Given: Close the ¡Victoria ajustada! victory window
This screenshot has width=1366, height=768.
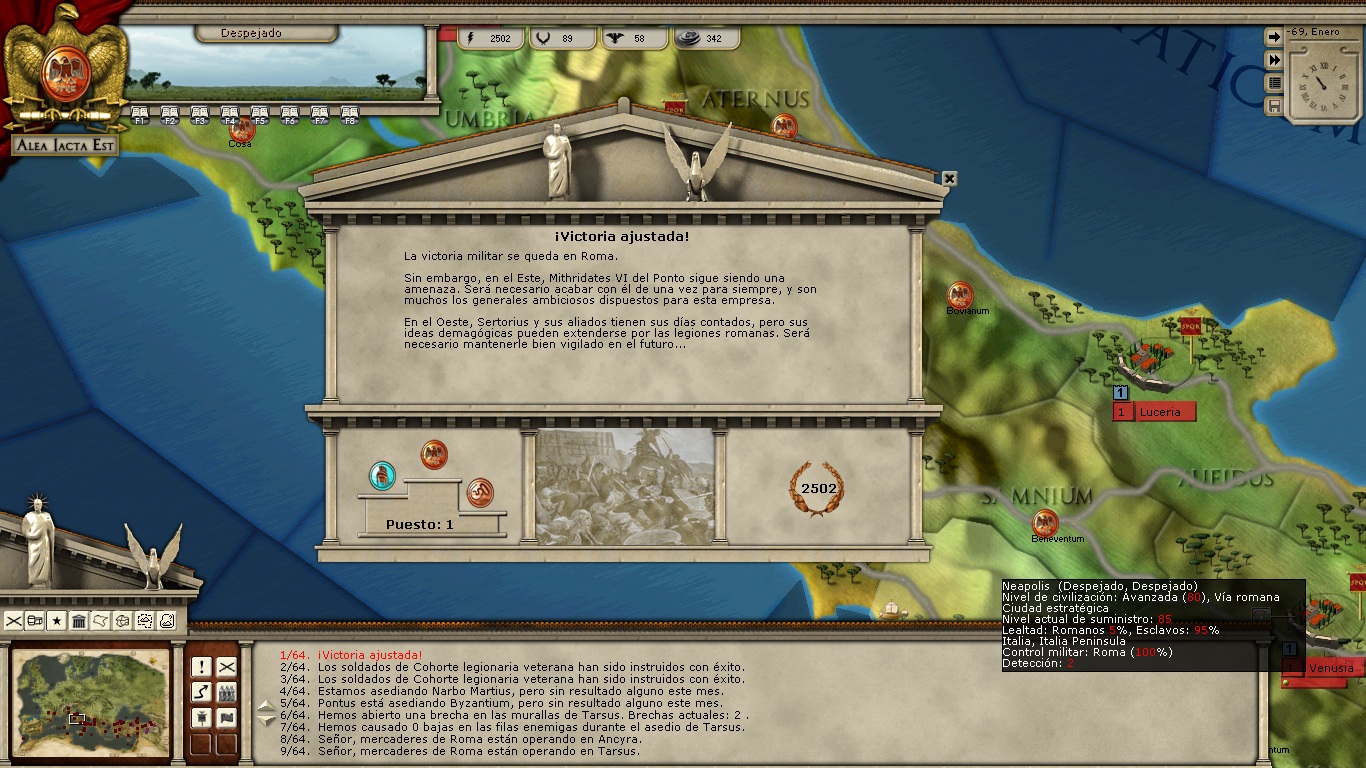Looking at the screenshot, I should [949, 179].
